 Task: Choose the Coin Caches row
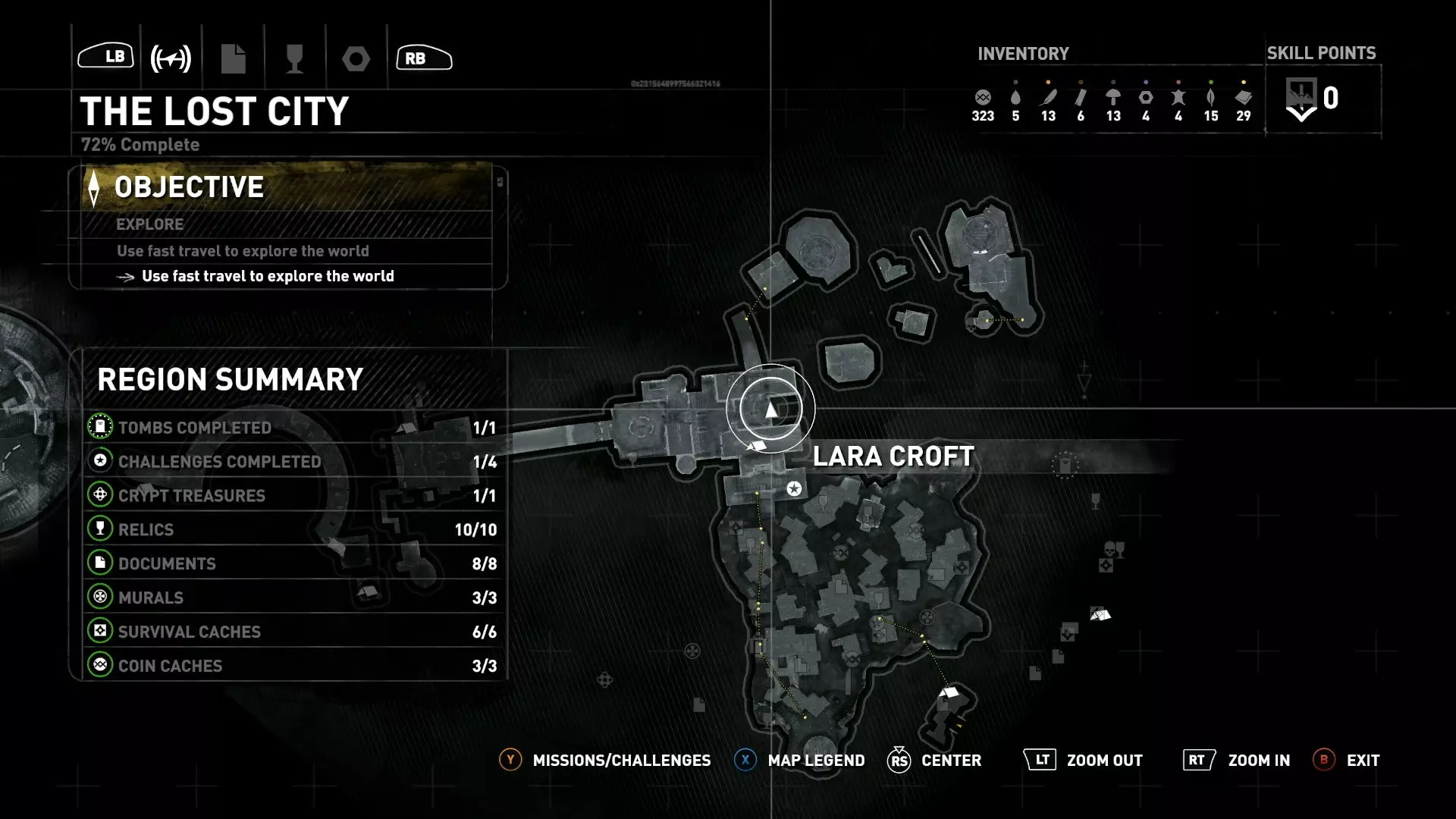[292, 666]
